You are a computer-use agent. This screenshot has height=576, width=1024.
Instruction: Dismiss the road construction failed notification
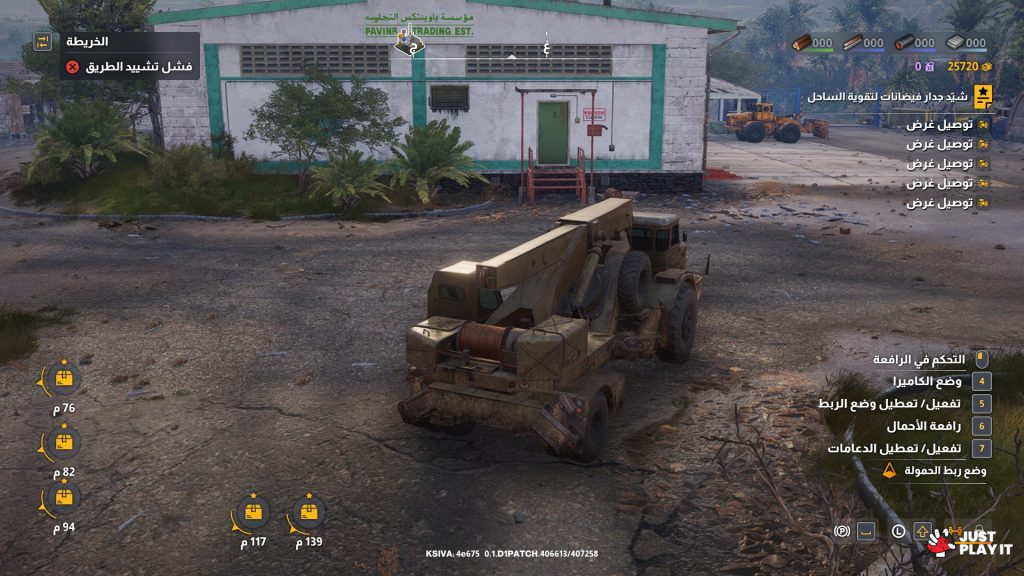coord(72,67)
